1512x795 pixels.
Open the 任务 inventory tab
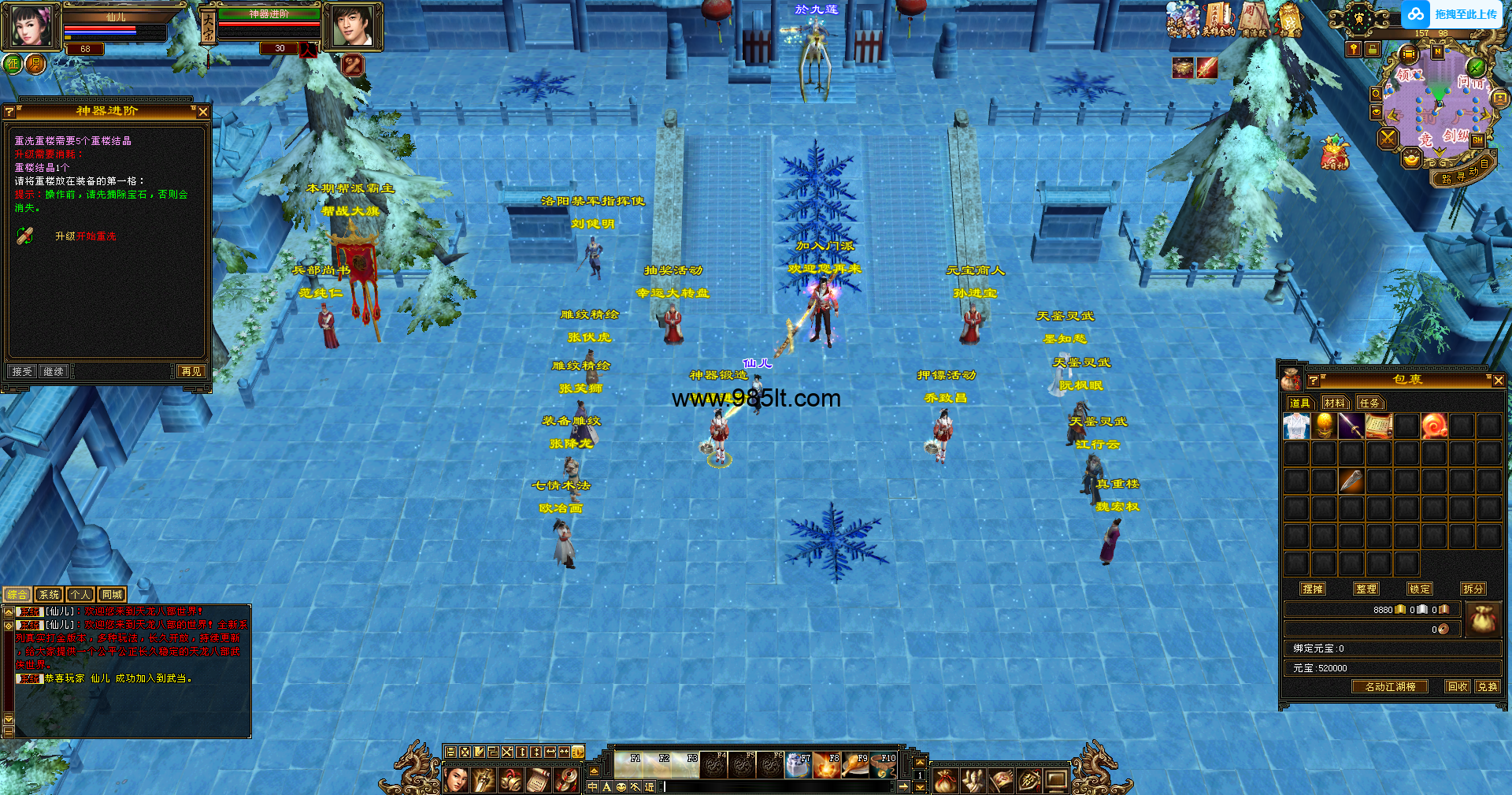pos(1369,403)
